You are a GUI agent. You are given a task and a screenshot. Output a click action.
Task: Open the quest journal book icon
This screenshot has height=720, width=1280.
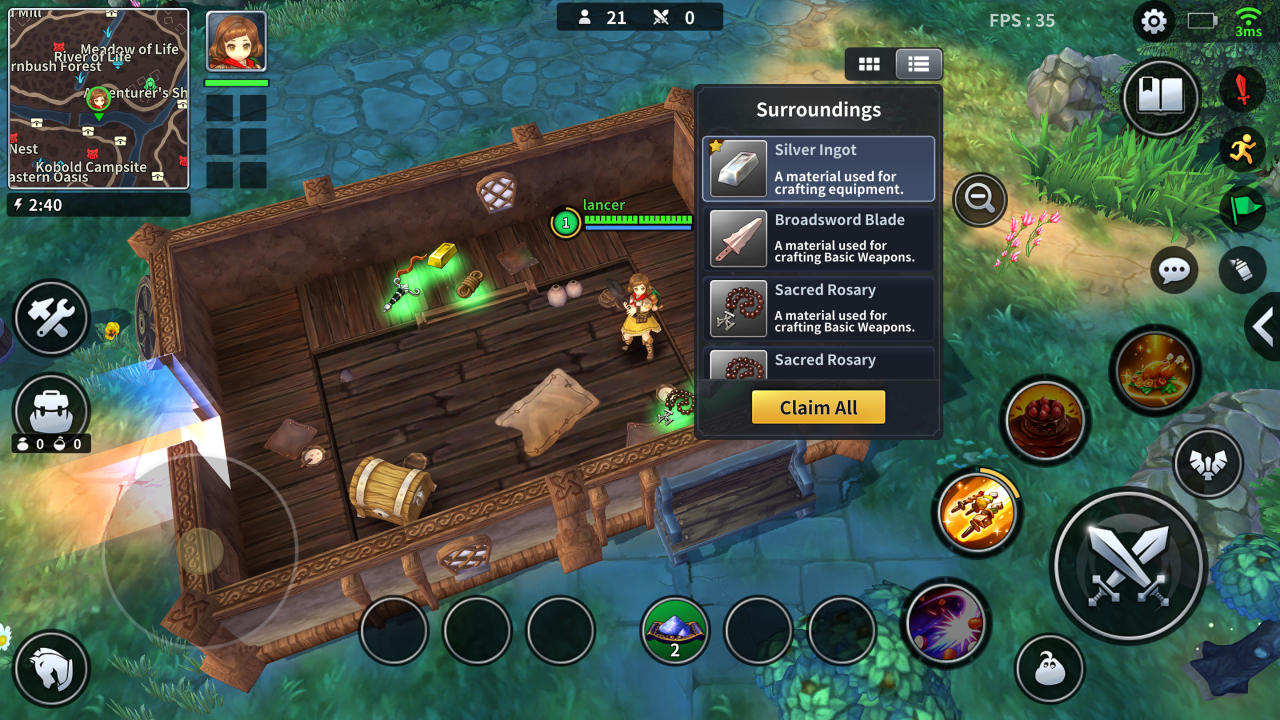[x=1160, y=98]
